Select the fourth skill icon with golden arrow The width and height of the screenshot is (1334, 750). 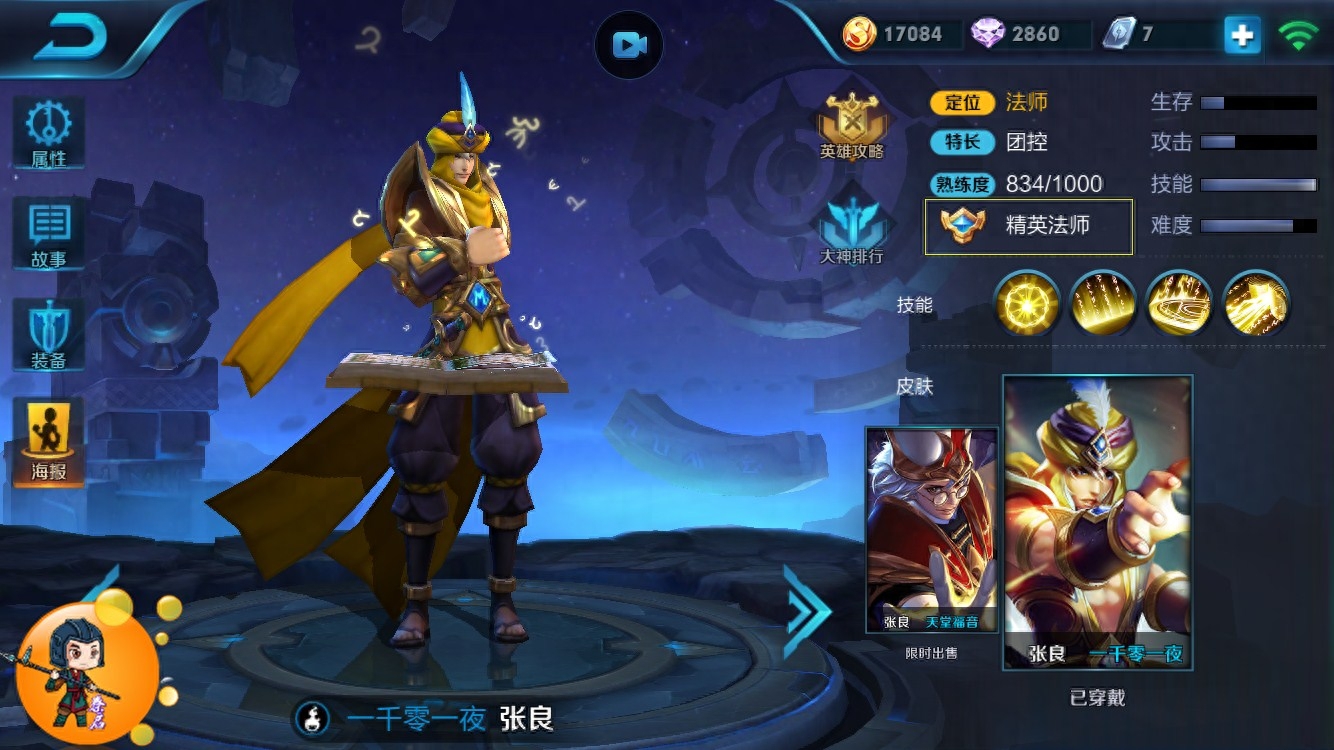point(1255,303)
